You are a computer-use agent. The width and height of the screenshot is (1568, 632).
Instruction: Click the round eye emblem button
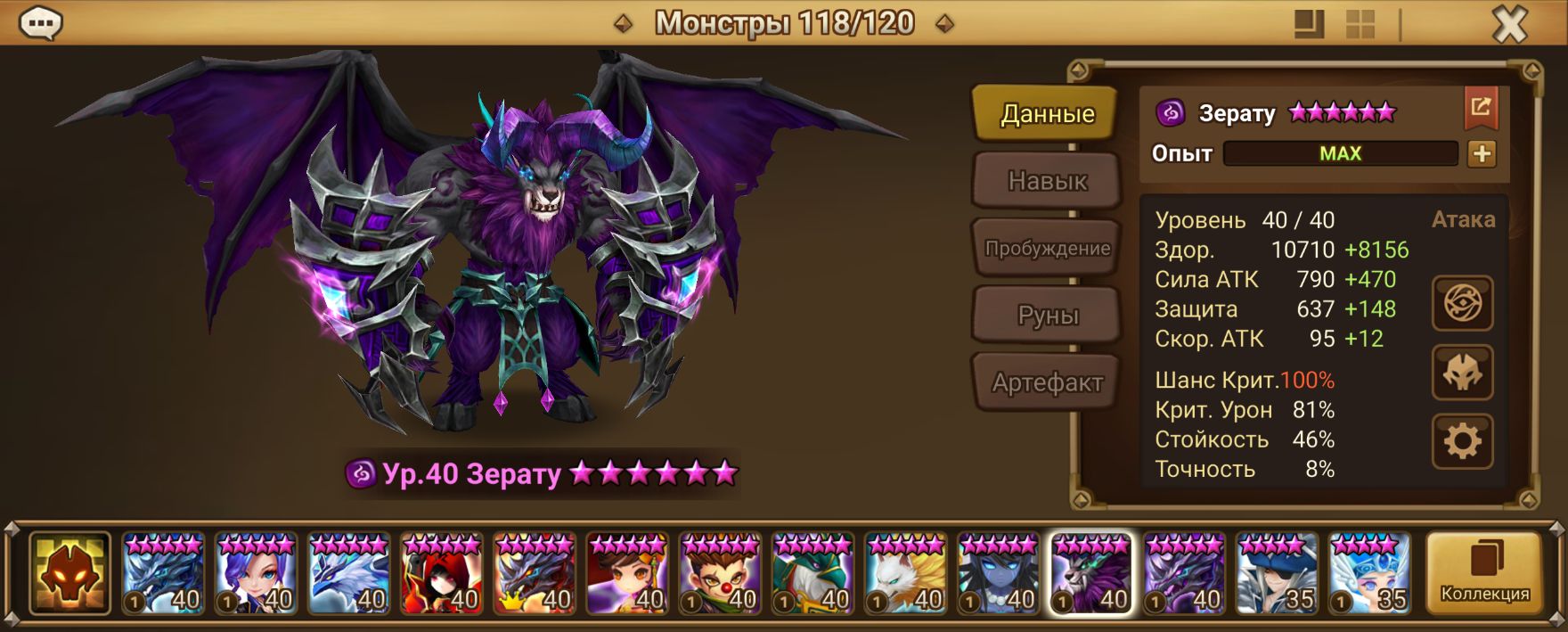pos(1462,304)
